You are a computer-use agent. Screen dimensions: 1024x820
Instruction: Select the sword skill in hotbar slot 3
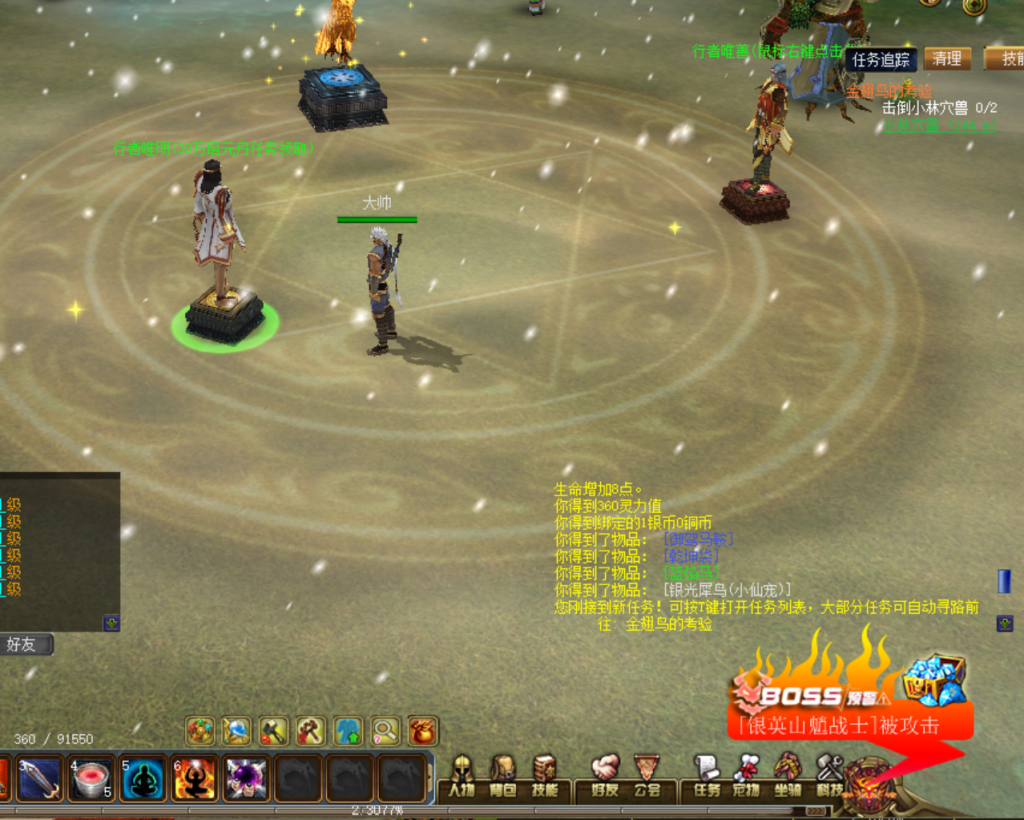[x=39, y=779]
